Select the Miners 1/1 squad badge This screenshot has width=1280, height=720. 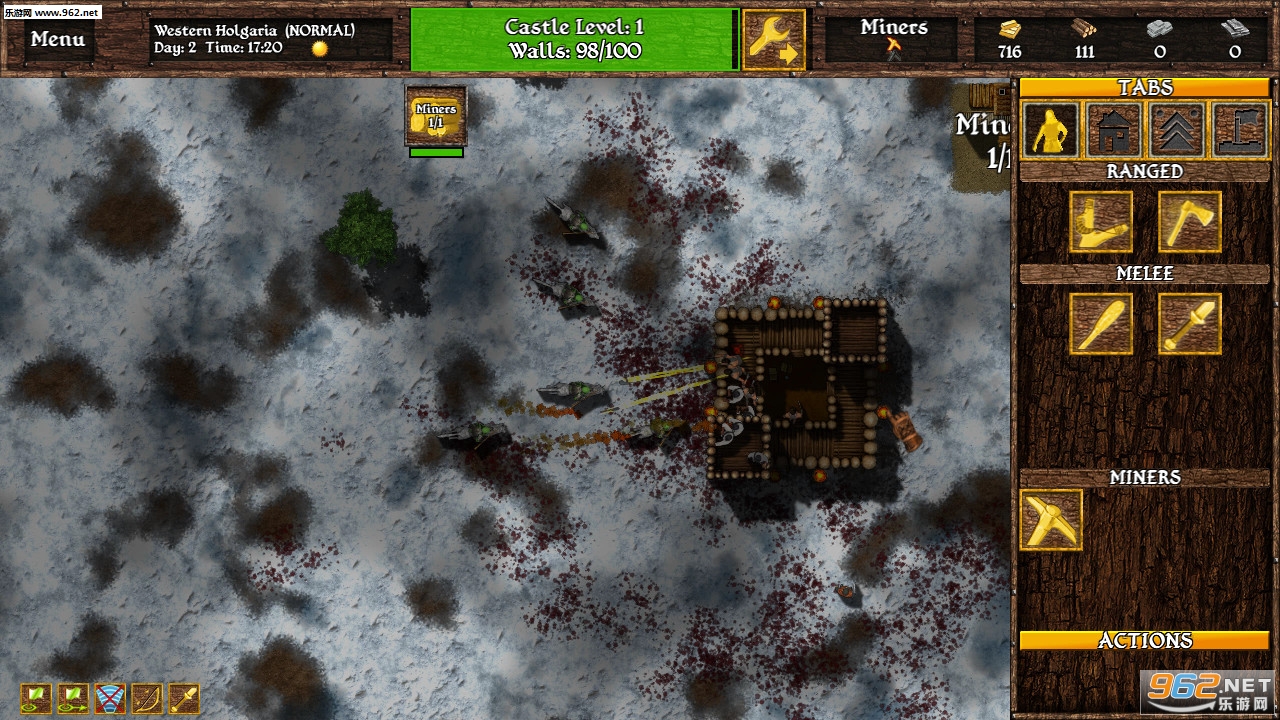(436, 116)
